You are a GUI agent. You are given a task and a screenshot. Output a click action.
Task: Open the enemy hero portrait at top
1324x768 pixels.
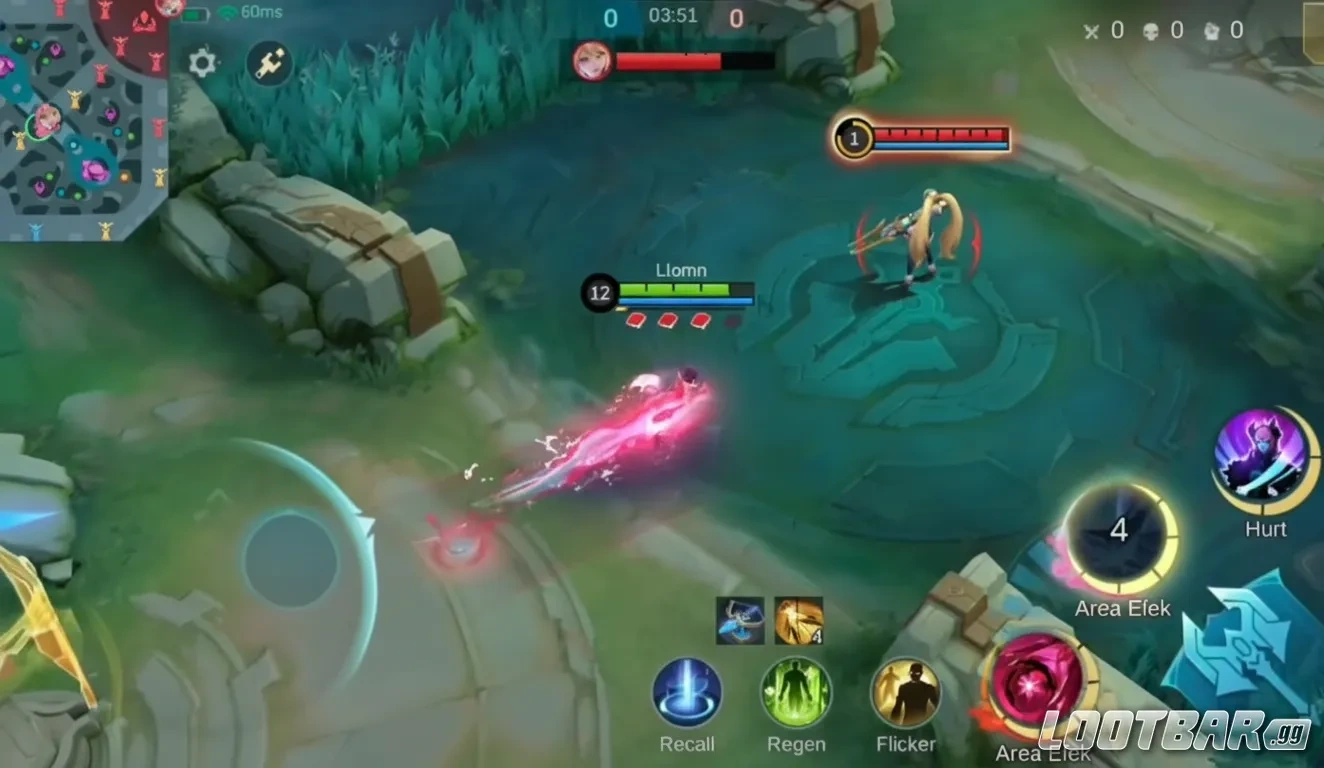pos(592,63)
